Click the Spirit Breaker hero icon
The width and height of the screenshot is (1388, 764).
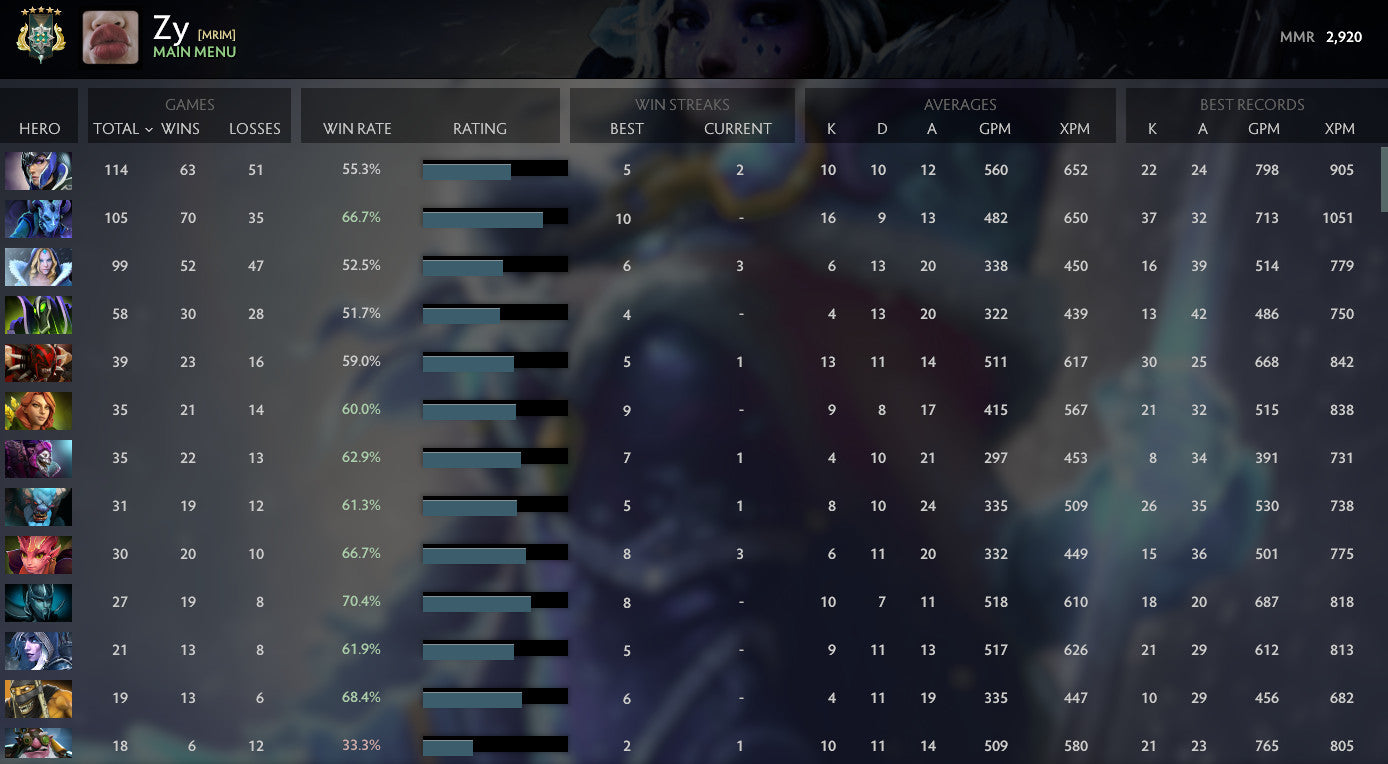(38, 506)
